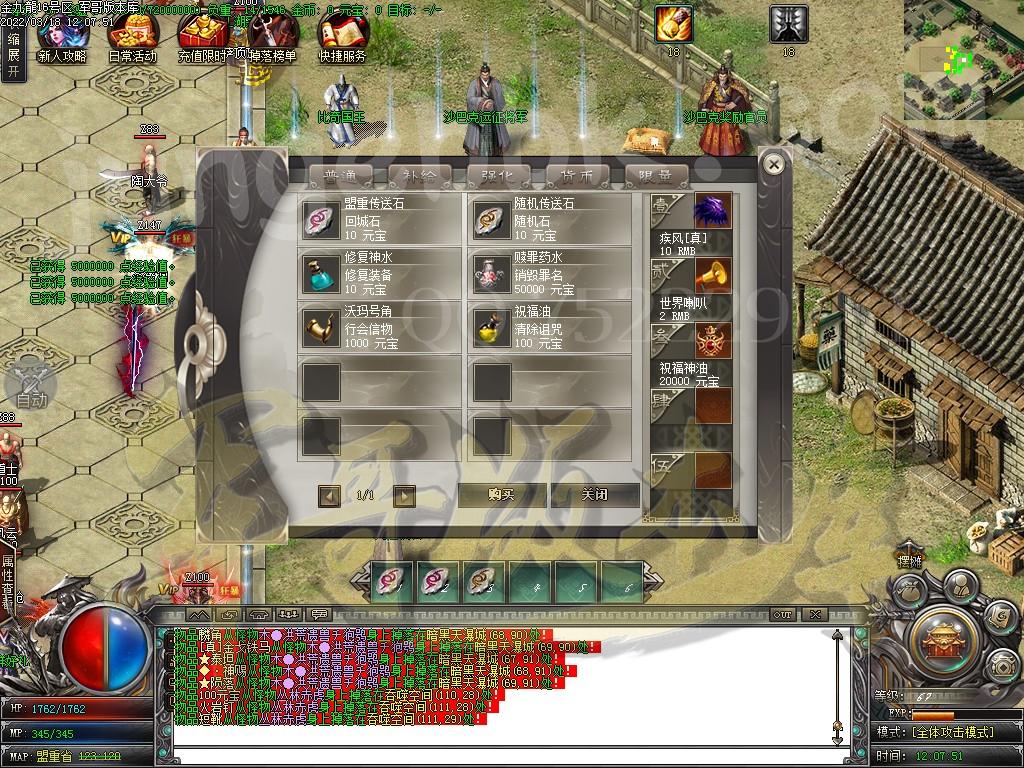
Task: Choose the featured 世界喇叭 horn item
Action: 713,276
